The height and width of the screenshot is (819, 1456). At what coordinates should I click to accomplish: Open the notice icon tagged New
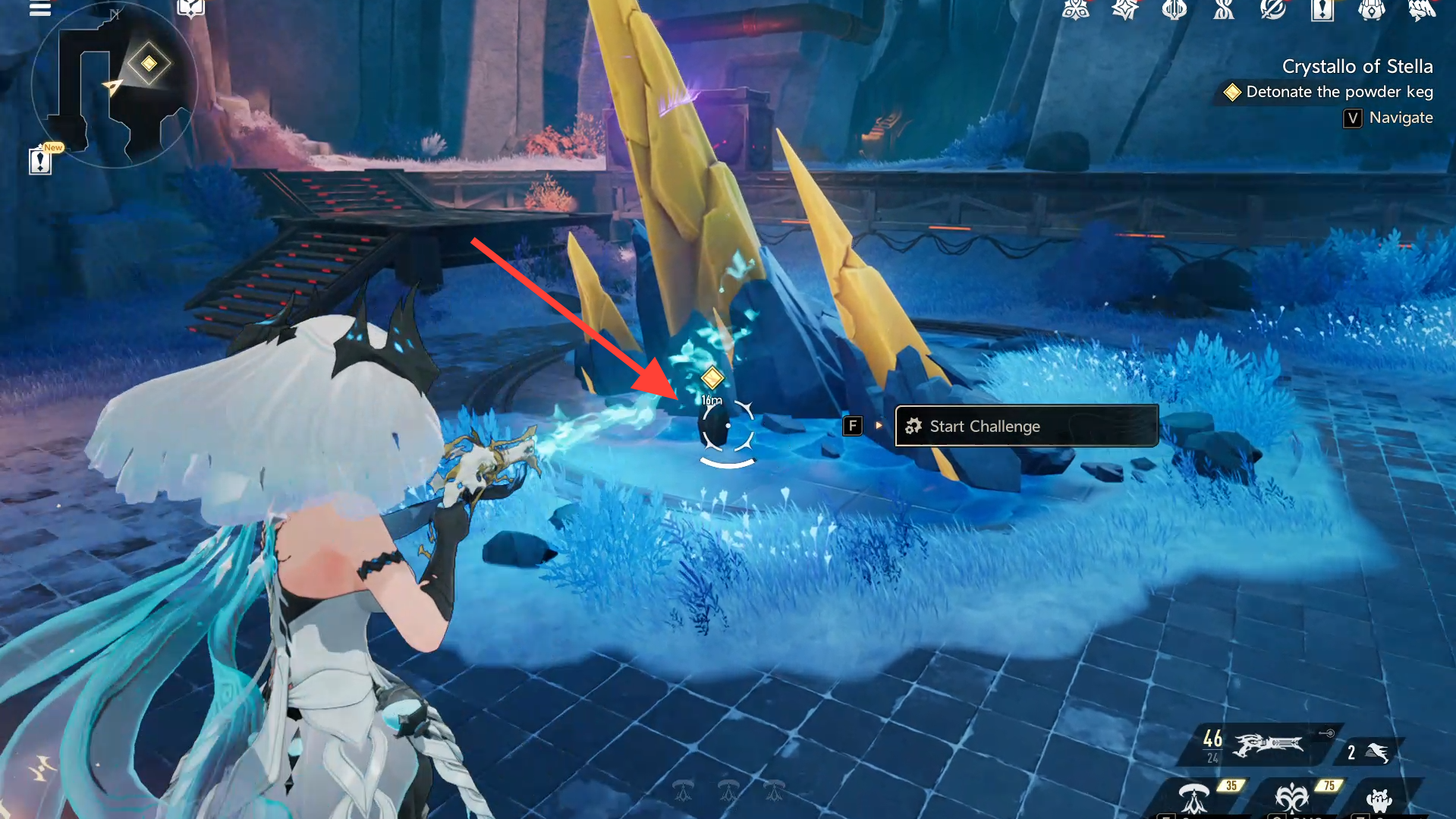click(x=40, y=160)
